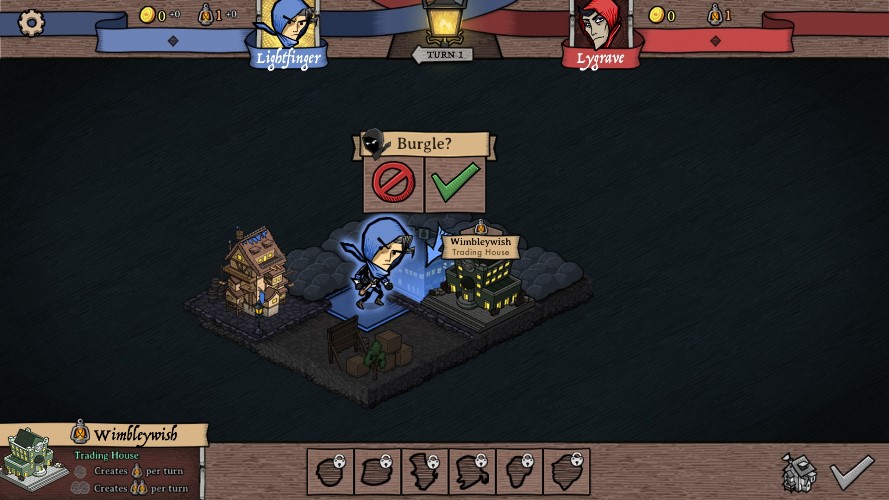Open the settings gear menu
Image resolution: width=889 pixels, height=500 pixels.
click(32, 22)
